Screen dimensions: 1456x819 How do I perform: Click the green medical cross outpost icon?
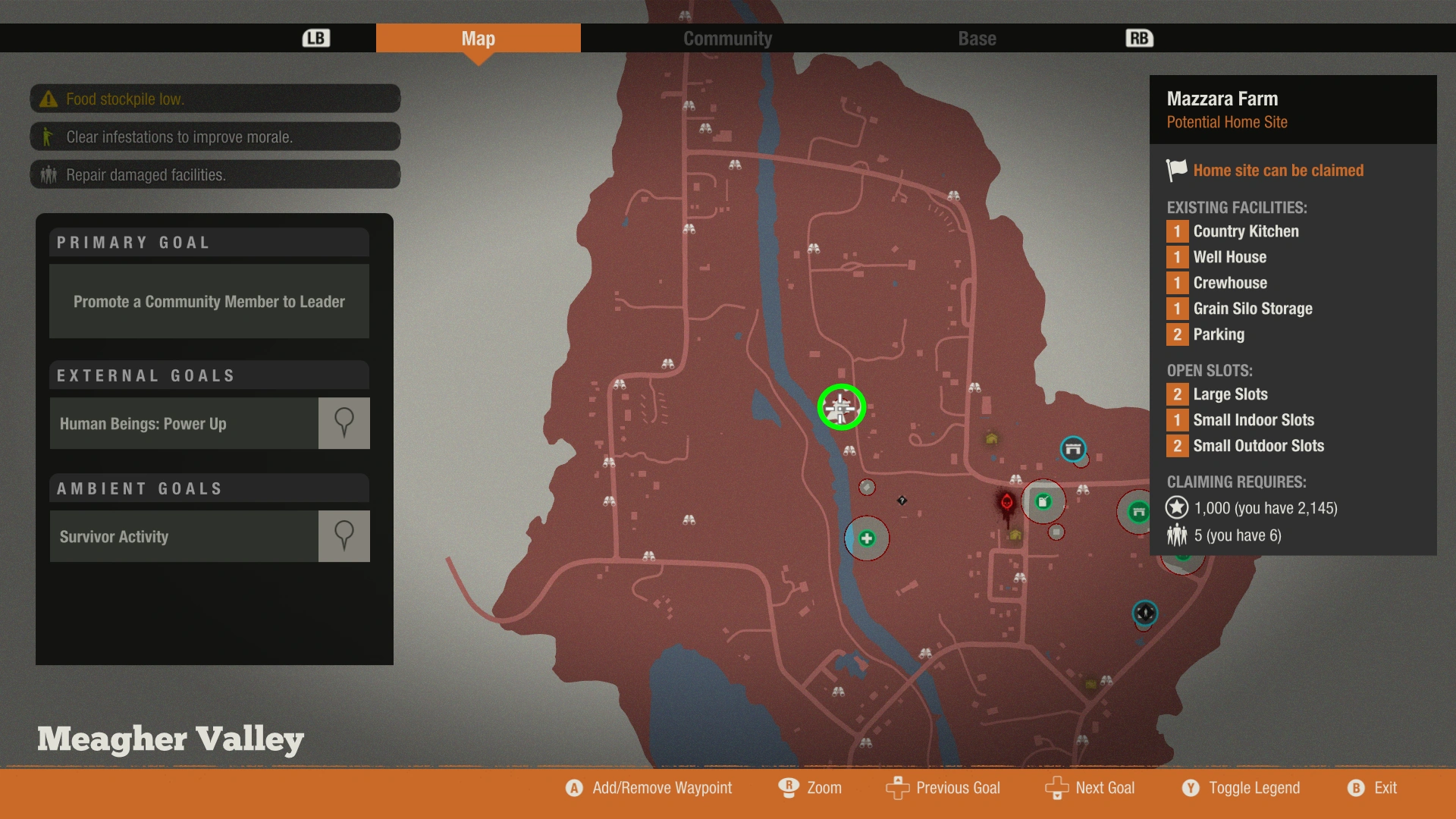868,538
